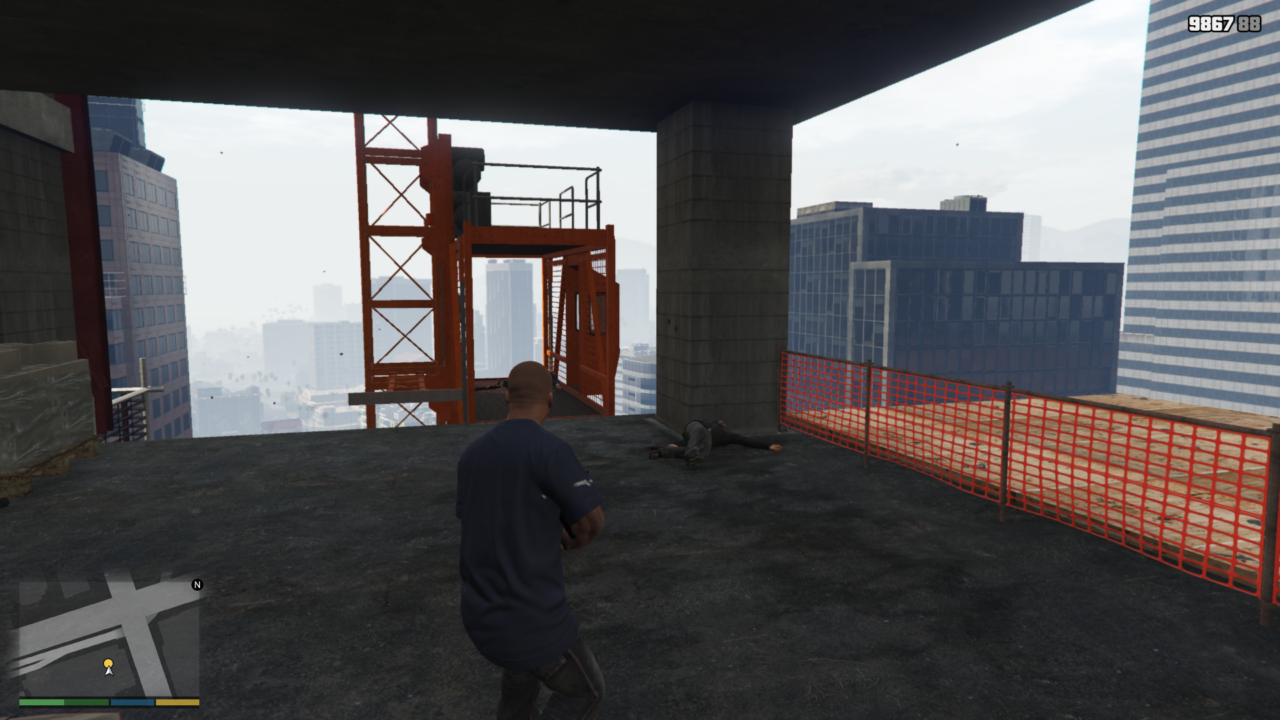Screen dimensions: 1280x720
Task: Click the blue special ability bar
Action: tap(131, 702)
